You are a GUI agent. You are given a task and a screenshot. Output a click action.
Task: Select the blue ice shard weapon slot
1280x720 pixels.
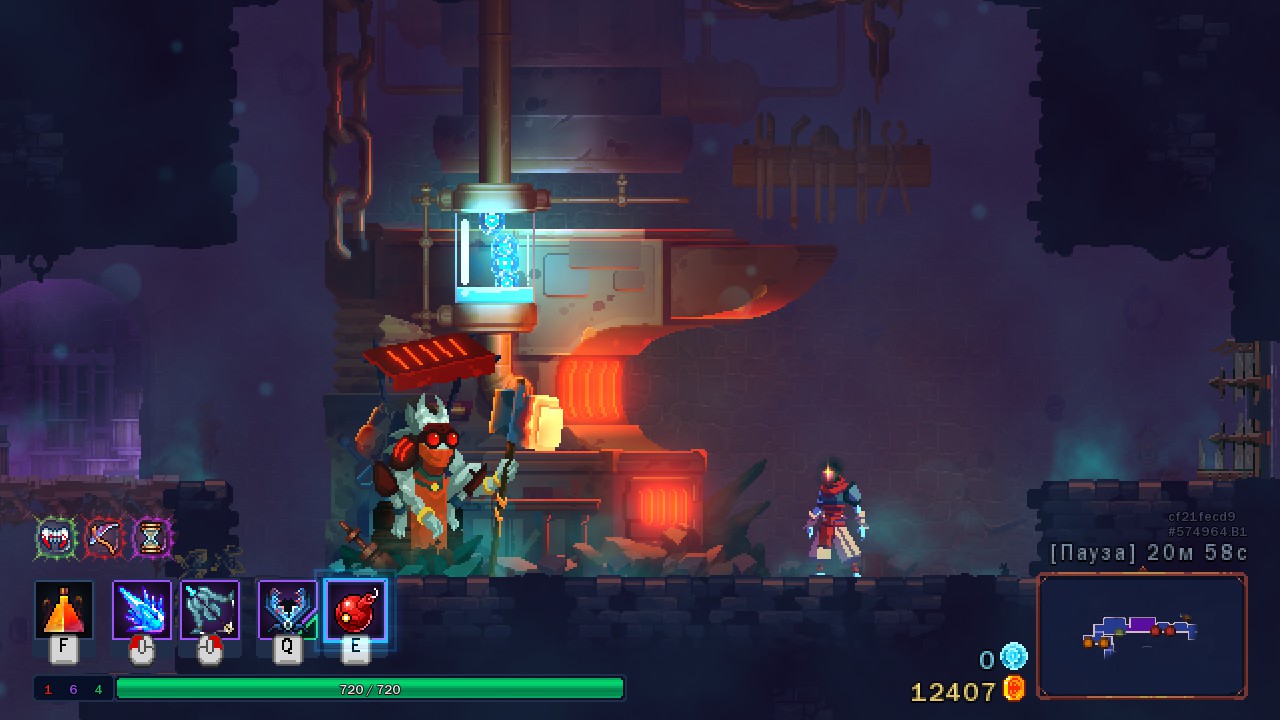(142, 610)
